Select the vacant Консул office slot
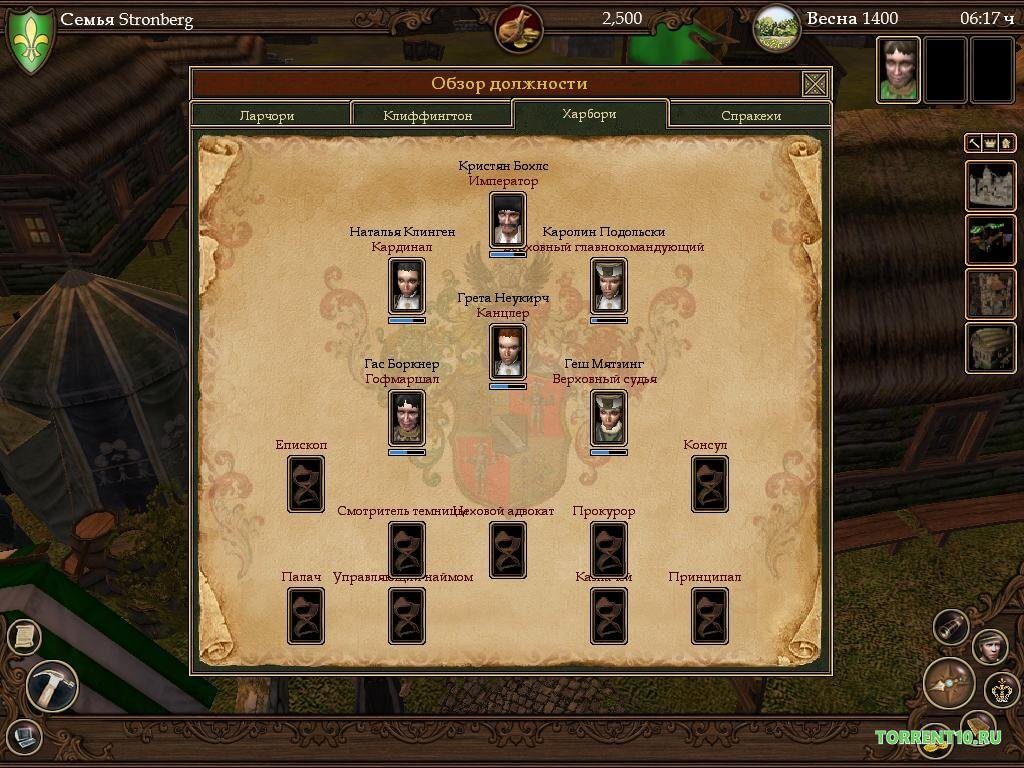 [710, 483]
